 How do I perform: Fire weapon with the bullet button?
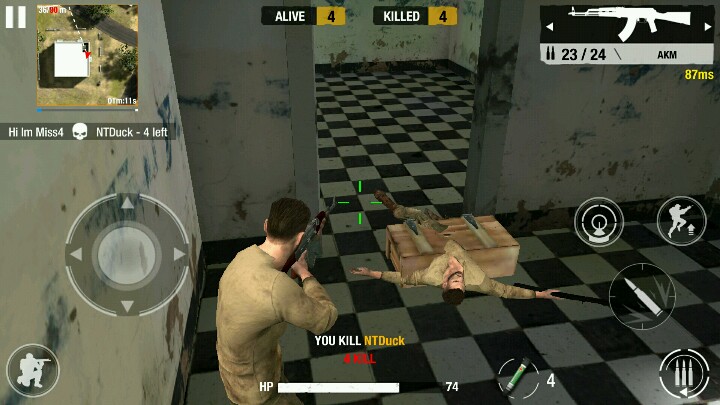(x=641, y=296)
